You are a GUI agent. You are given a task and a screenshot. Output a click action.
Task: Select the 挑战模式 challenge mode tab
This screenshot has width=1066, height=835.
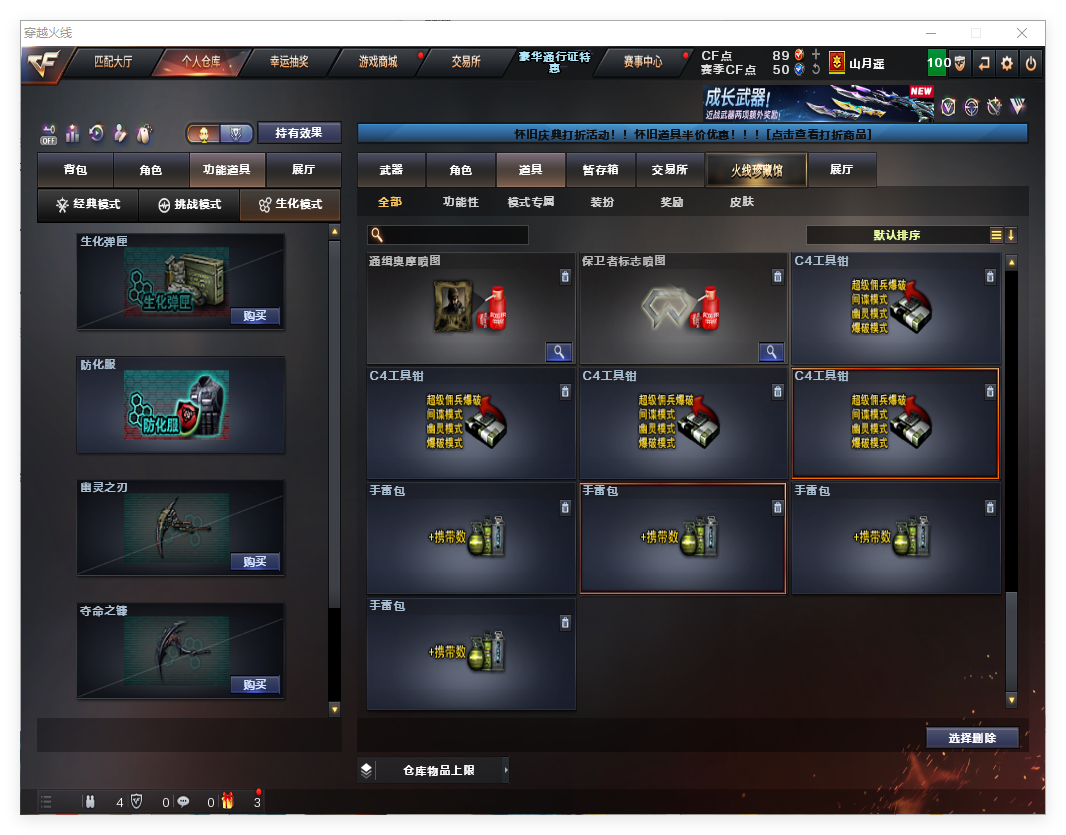pos(189,204)
